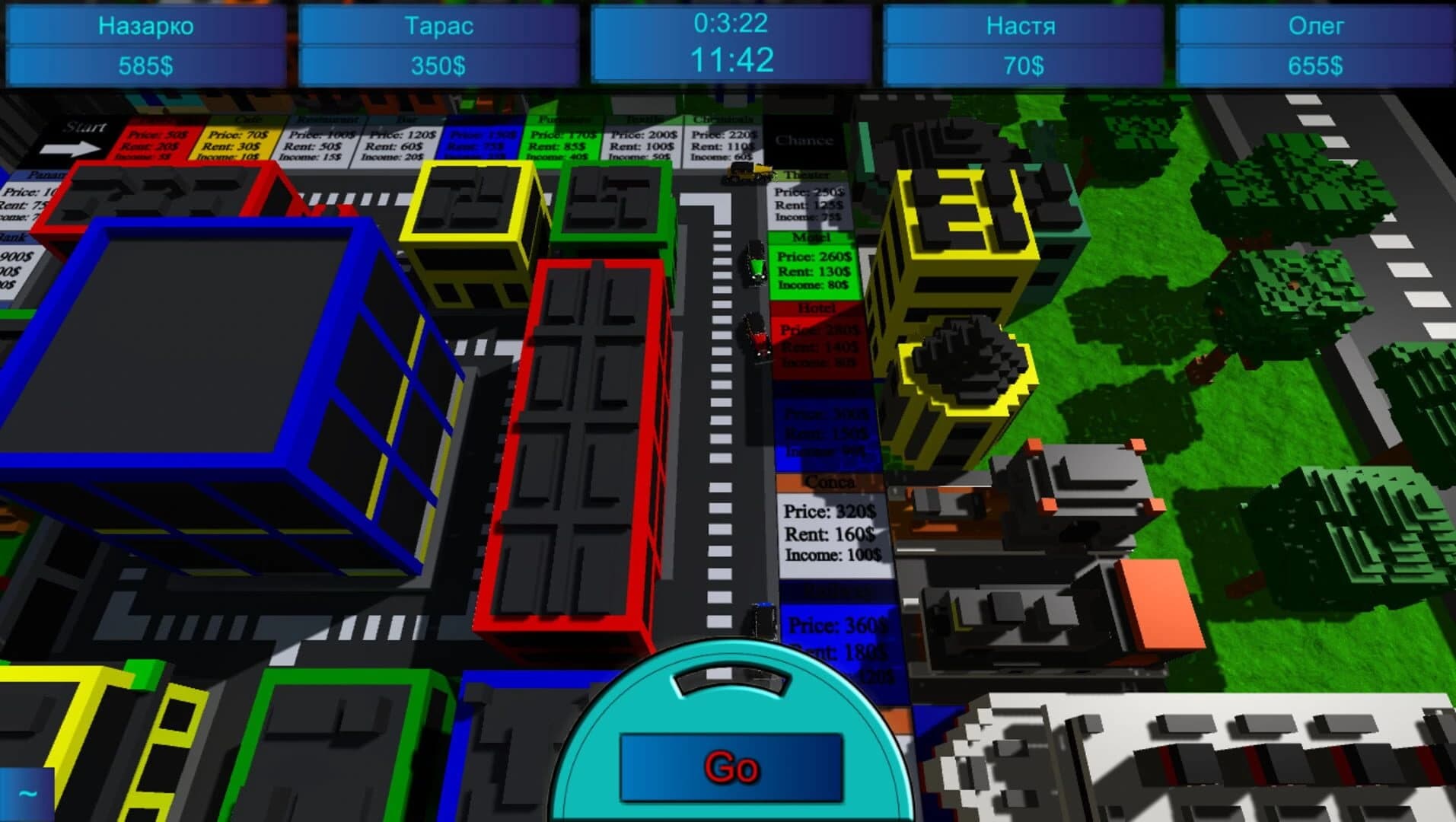Click the green Motel property tile
The height and width of the screenshot is (822, 1456).
pos(814,266)
